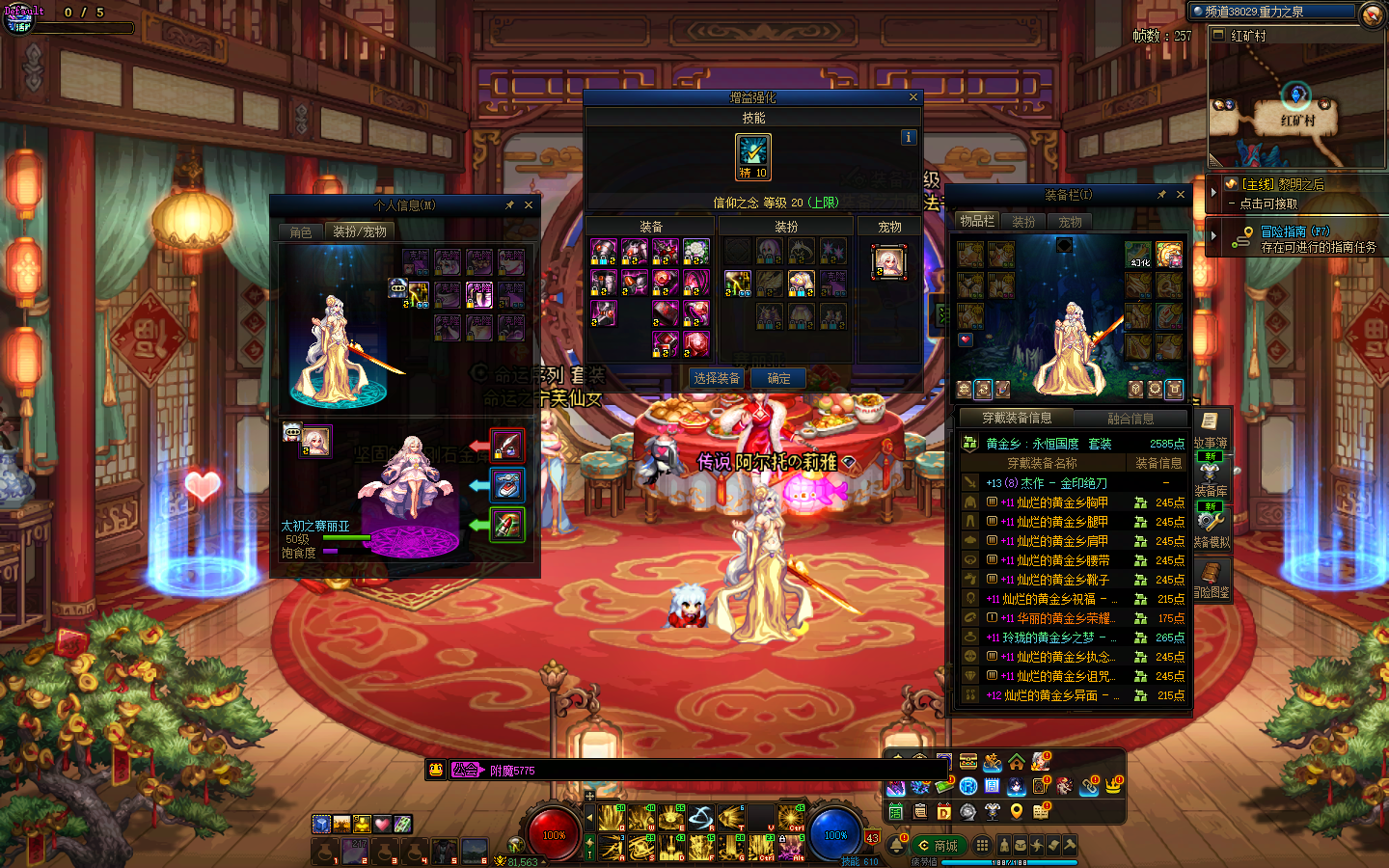Switch to the 角色 tab
1389x868 pixels.
[x=301, y=231]
